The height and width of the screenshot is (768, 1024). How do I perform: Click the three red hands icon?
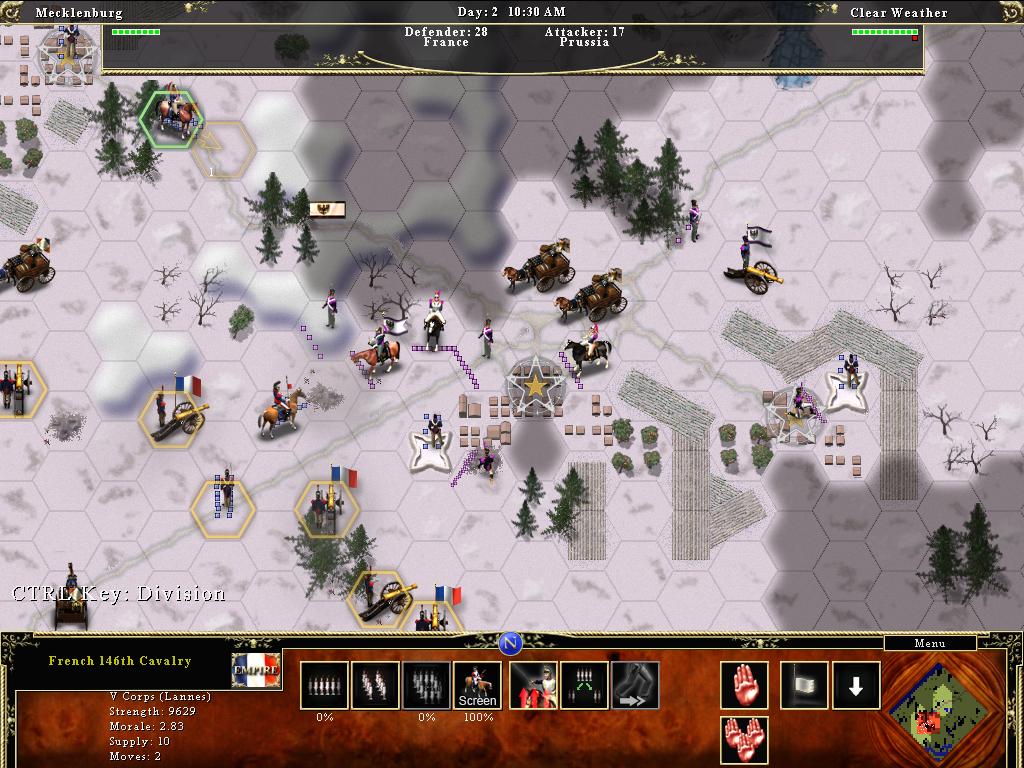point(744,741)
